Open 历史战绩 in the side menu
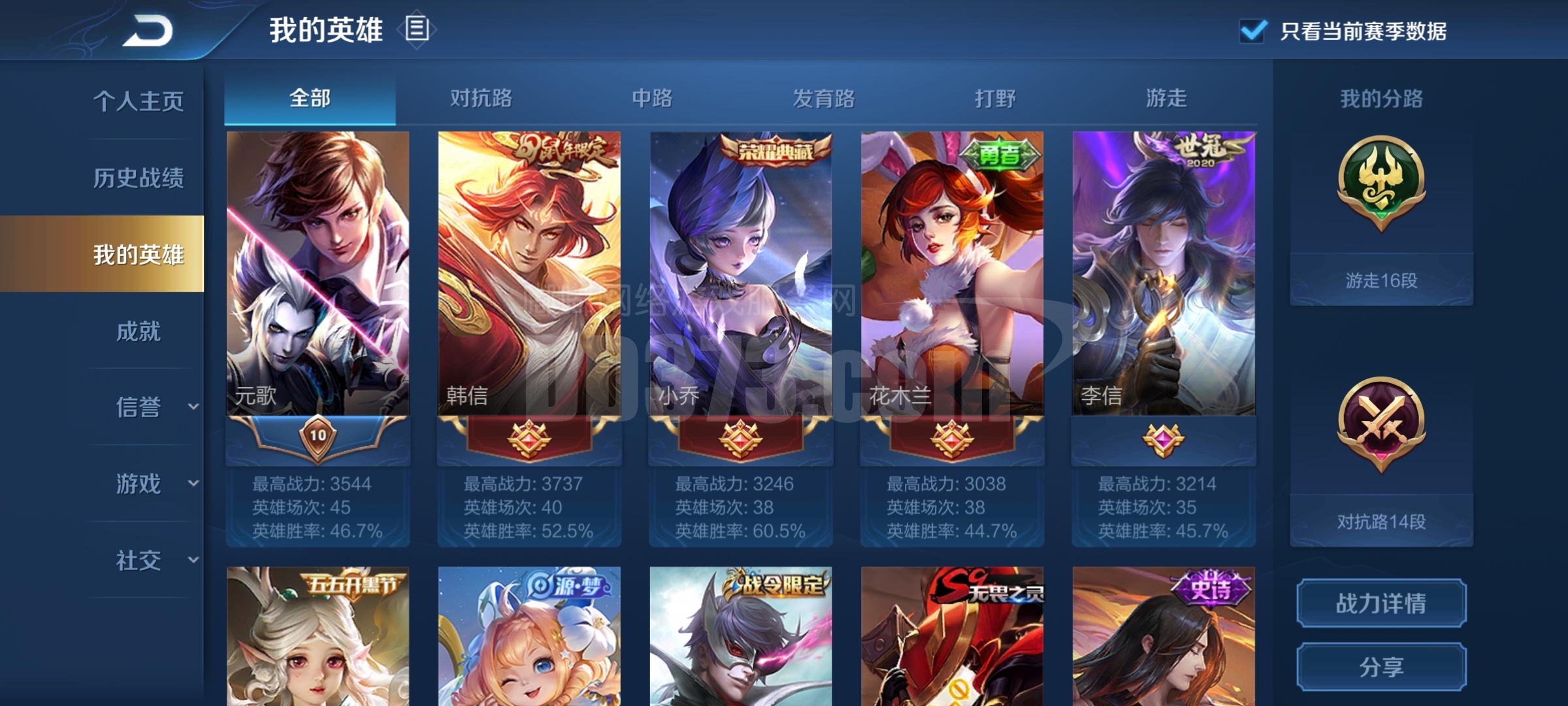Screen dimensions: 1568x706 click(139, 178)
